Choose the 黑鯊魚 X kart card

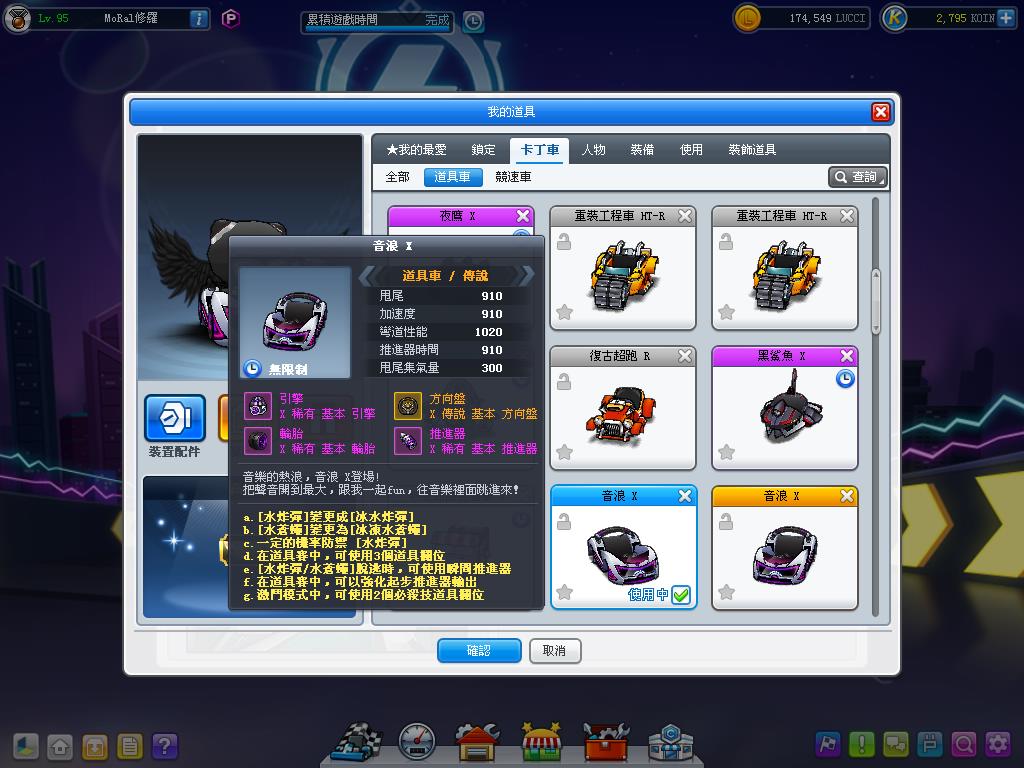(x=784, y=408)
